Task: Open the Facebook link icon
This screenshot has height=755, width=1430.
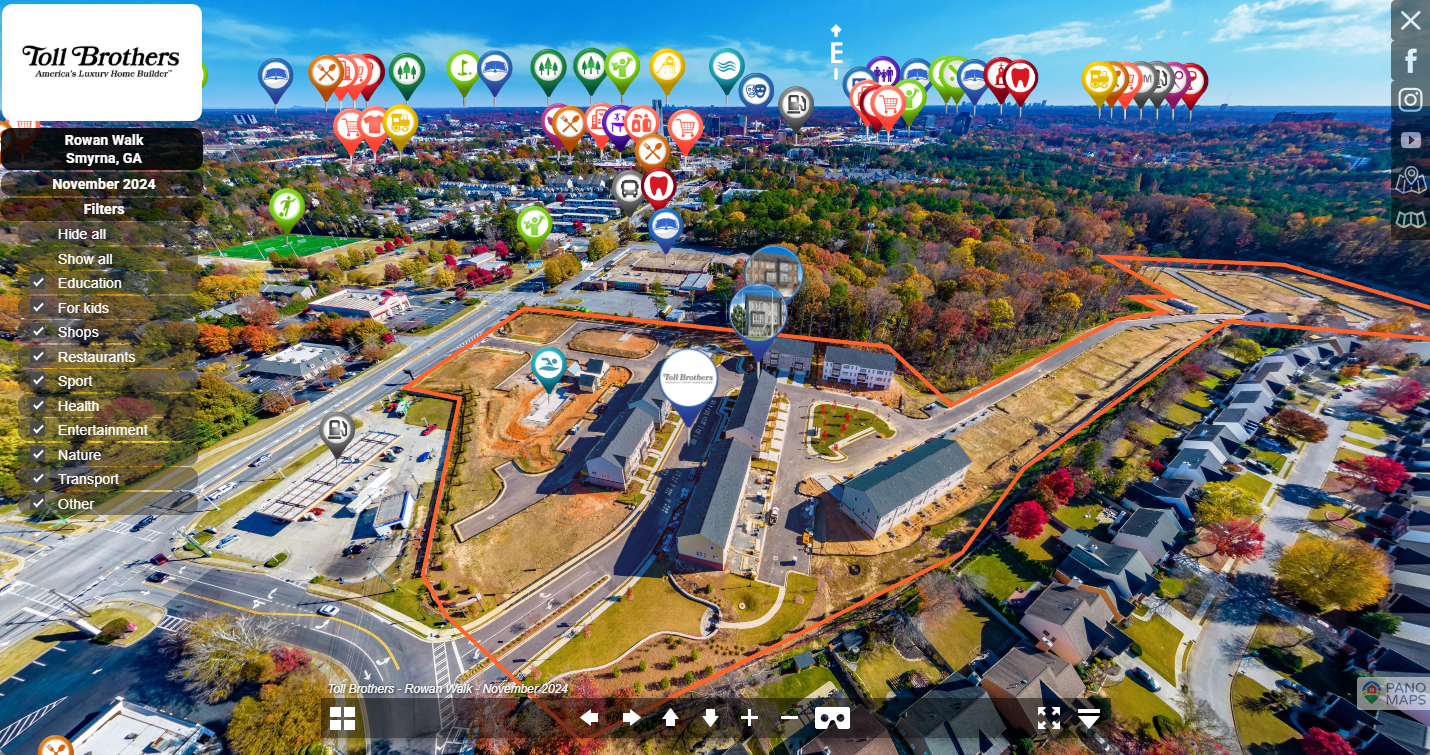Action: [1410, 61]
